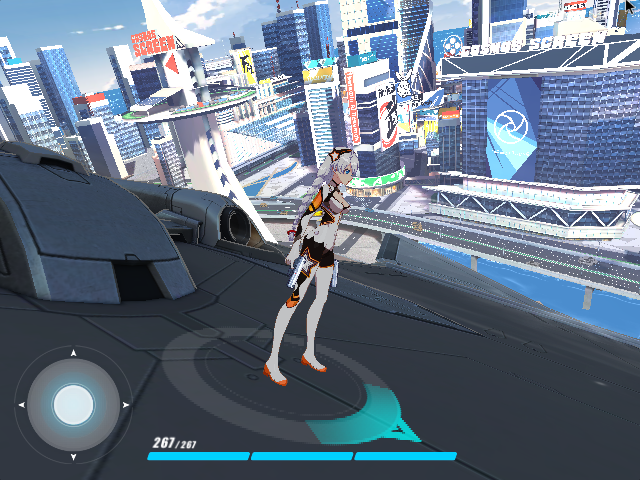
Task: Tap the joystick's down arrow
Action: coord(73,457)
